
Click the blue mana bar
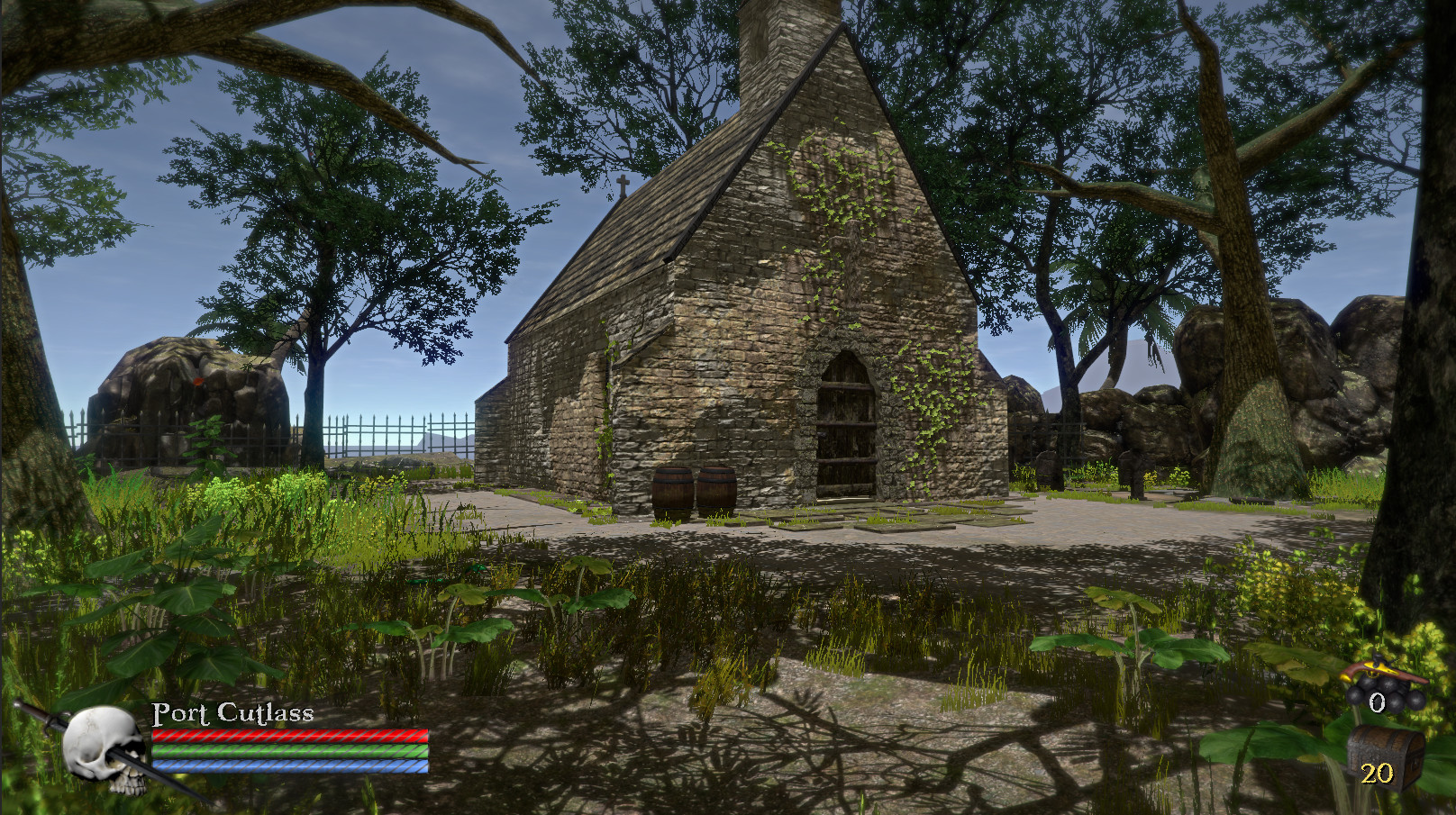pos(287,766)
